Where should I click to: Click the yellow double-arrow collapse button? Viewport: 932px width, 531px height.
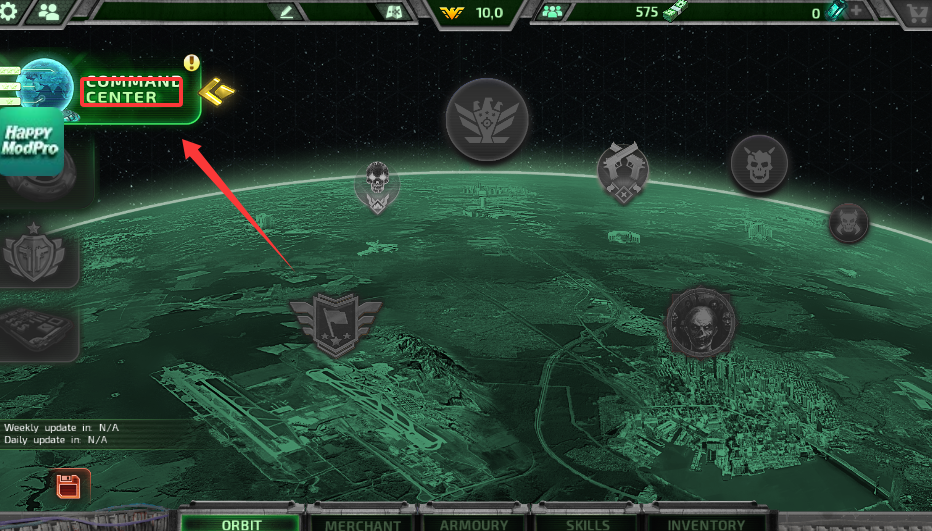click(217, 92)
